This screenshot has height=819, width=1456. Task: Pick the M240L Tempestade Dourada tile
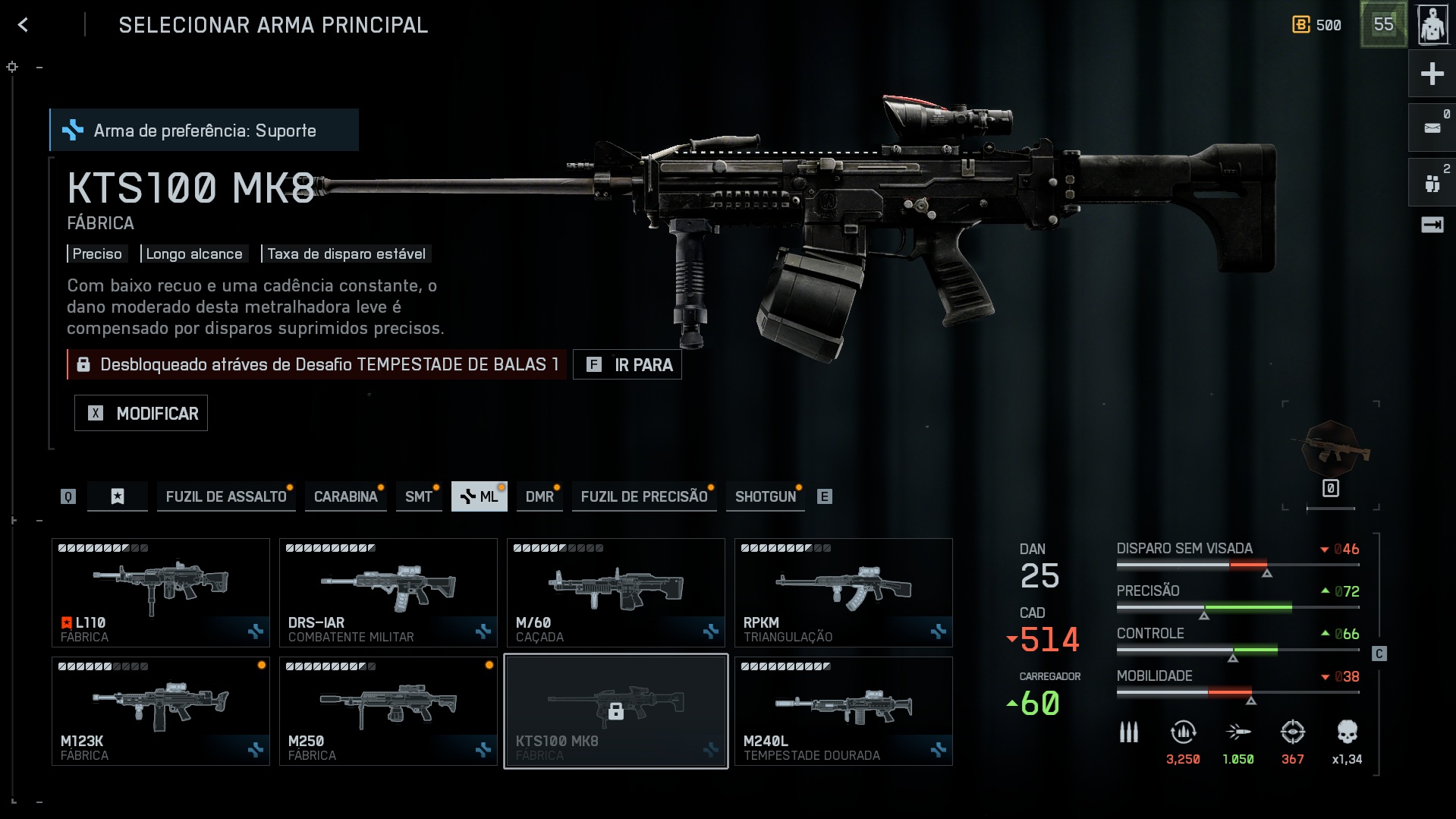[x=844, y=711]
